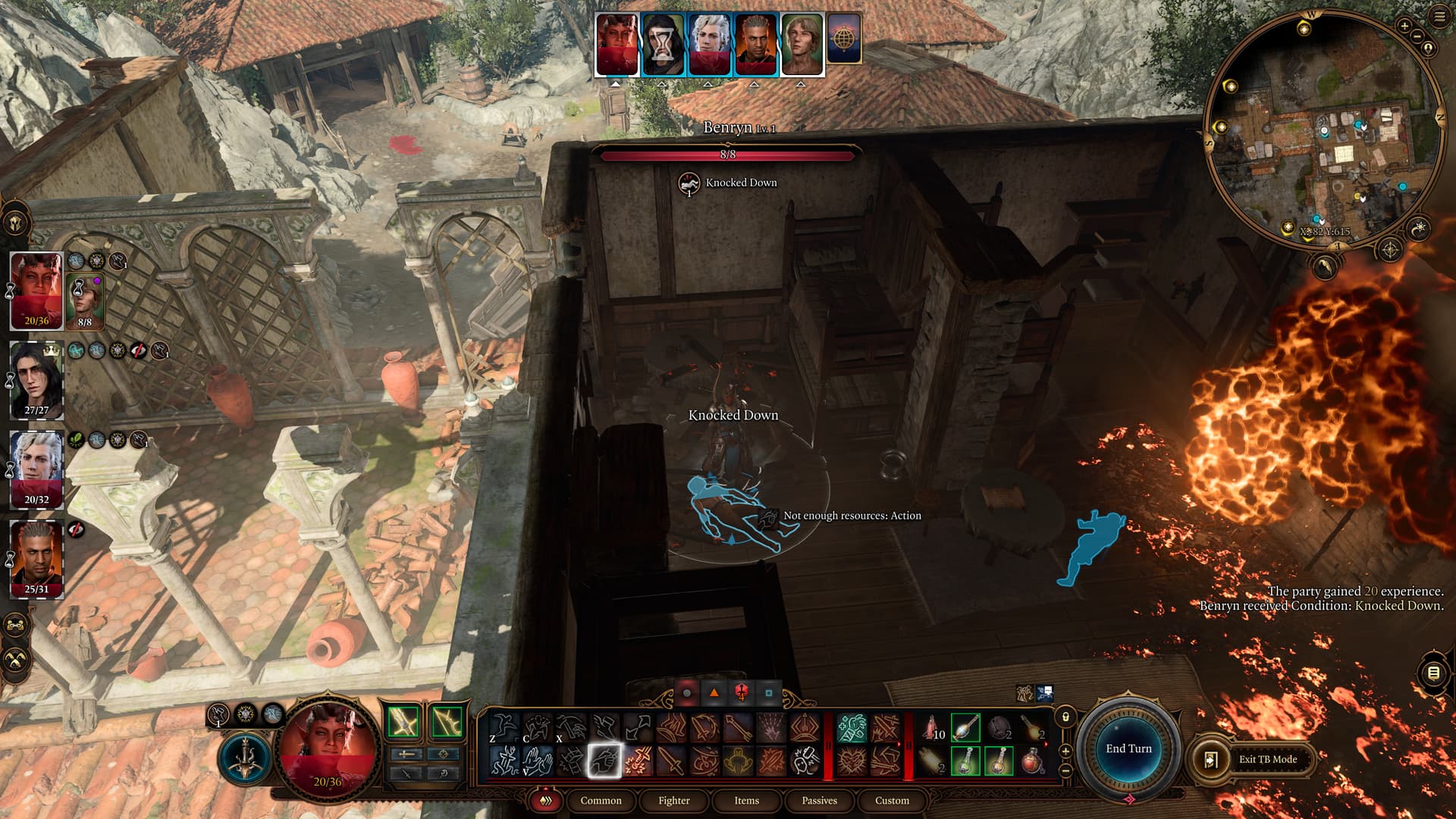Select the Passives hotbar tab
1456x819 pixels.
coord(819,801)
